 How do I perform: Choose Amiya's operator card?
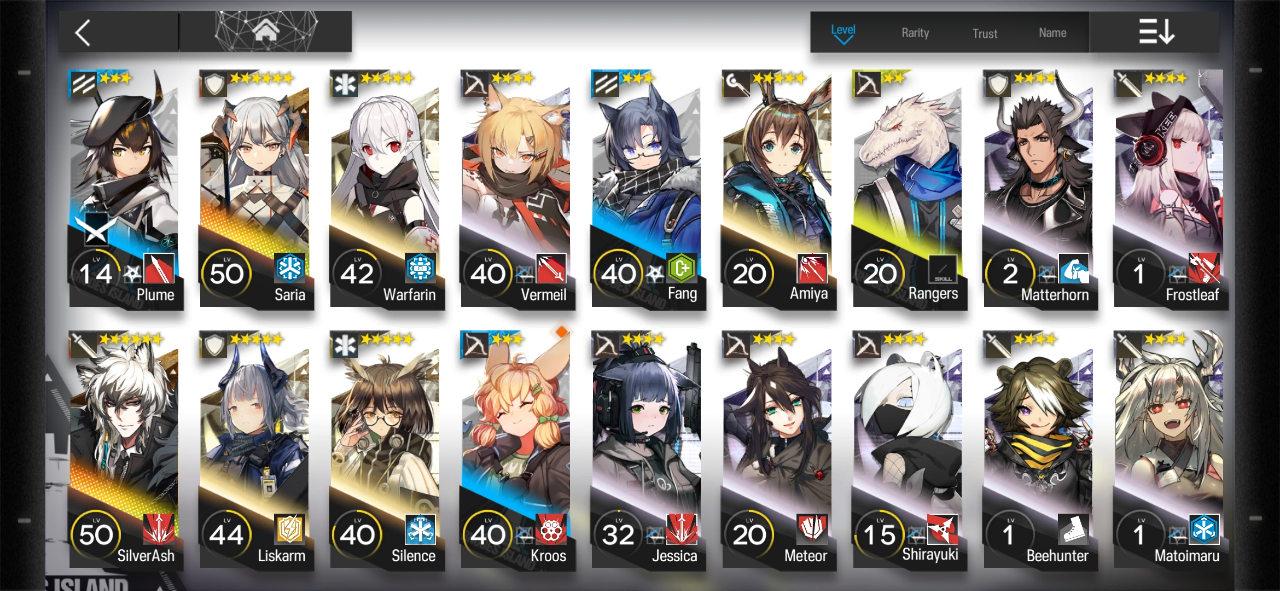tap(776, 185)
